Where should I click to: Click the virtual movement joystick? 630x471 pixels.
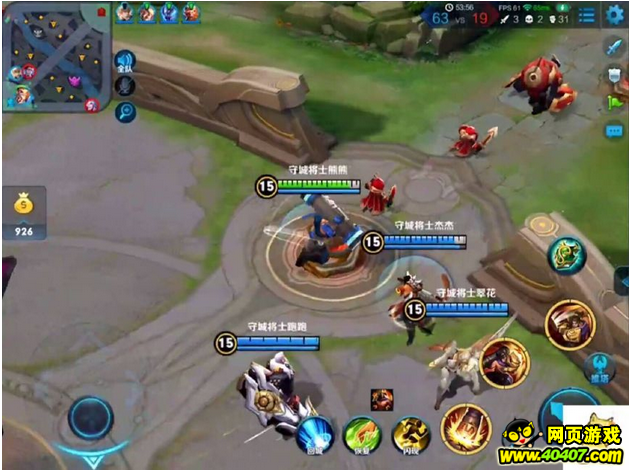pyautogui.click(x=91, y=417)
